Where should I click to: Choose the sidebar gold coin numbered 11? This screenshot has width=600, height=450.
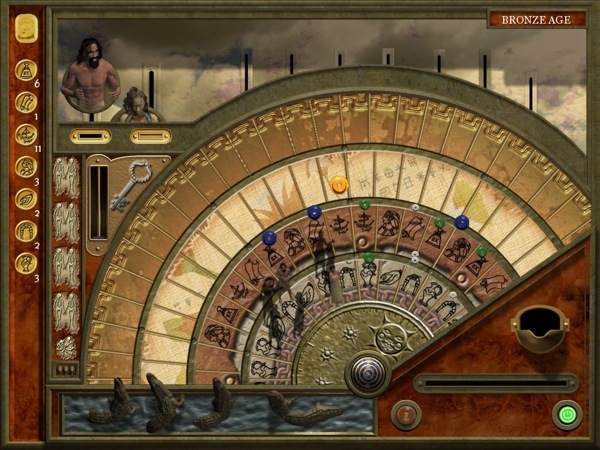click(26, 134)
